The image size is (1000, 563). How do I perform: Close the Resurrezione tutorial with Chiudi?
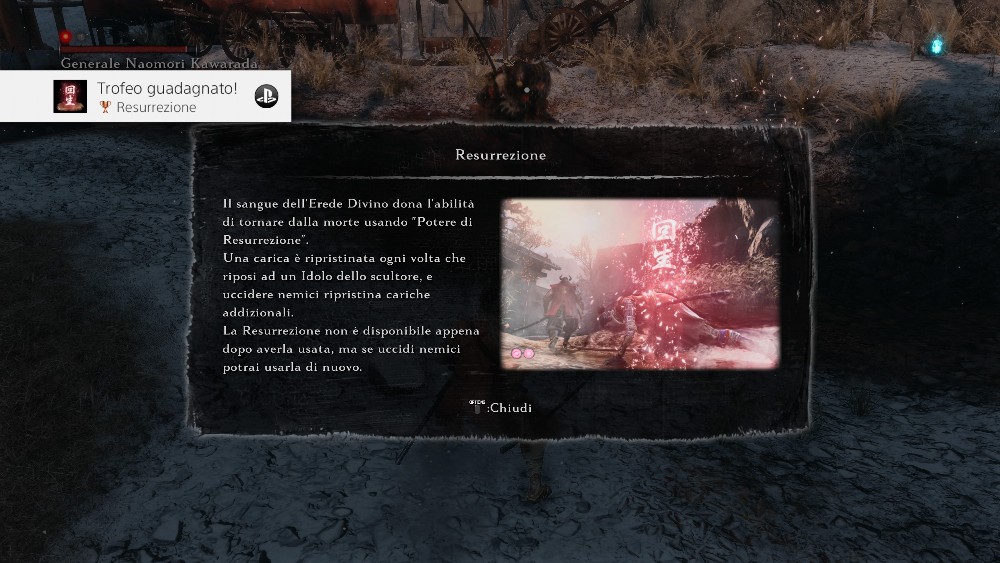tap(501, 408)
